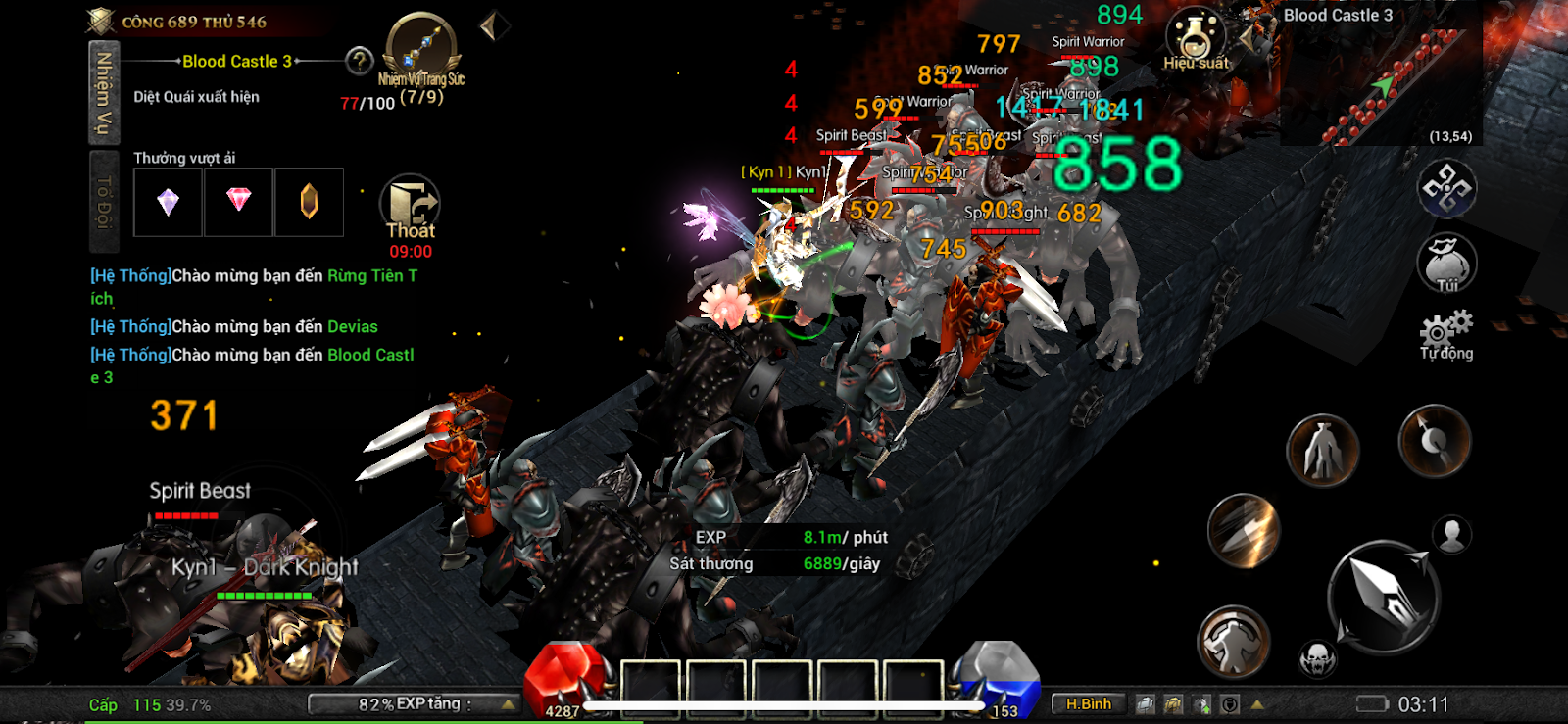This screenshot has width=1568, height=724.
Task: Click the question mark help button
Action: 360,62
